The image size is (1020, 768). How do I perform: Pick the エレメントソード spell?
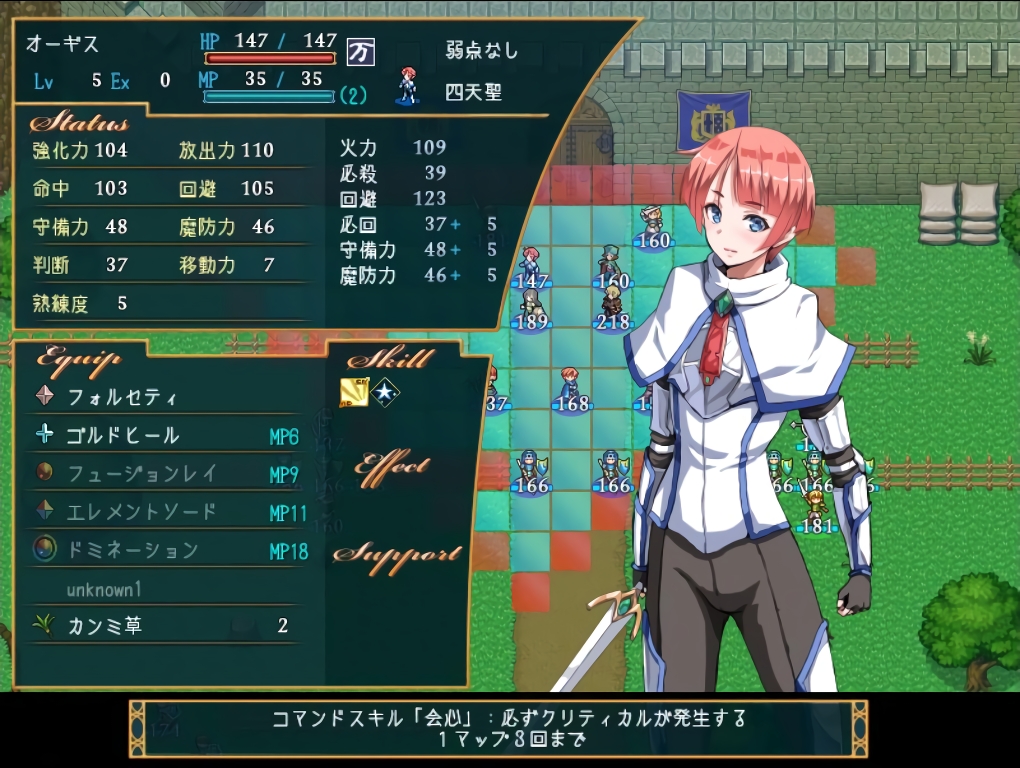(x=141, y=512)
